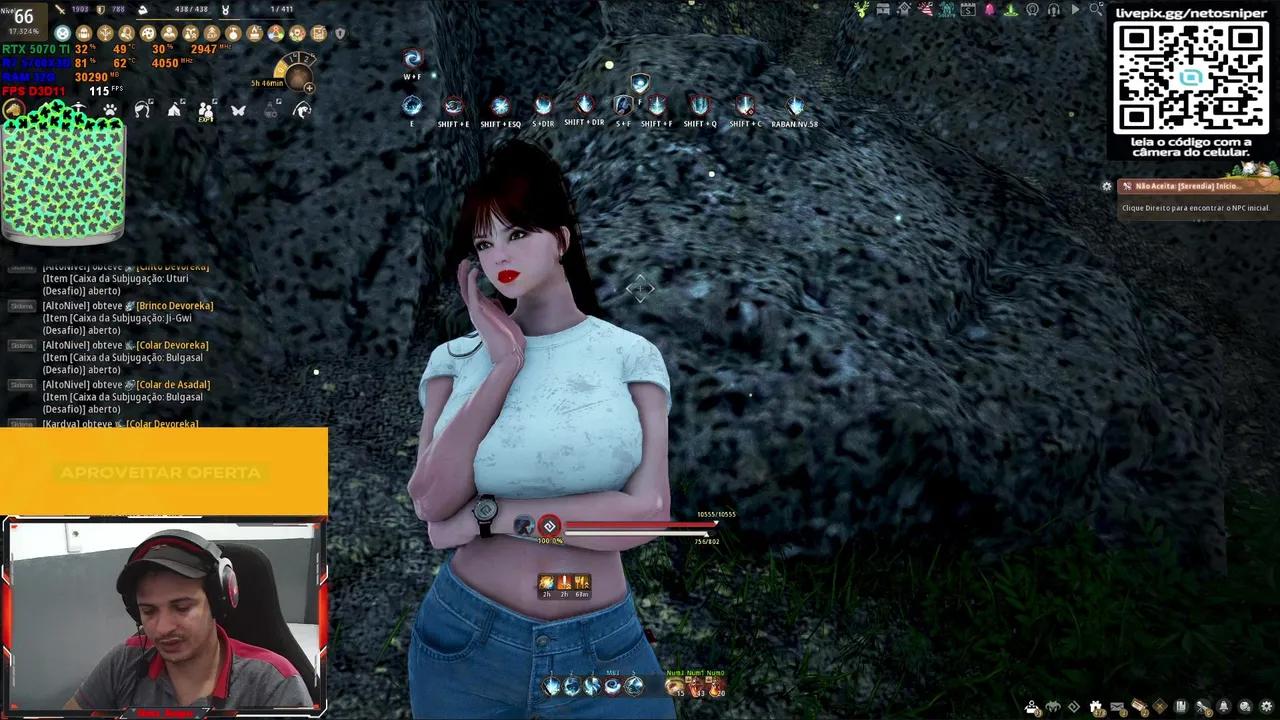
Task: Click the webcam overlay thumbnail
Action: click(165, 615)
